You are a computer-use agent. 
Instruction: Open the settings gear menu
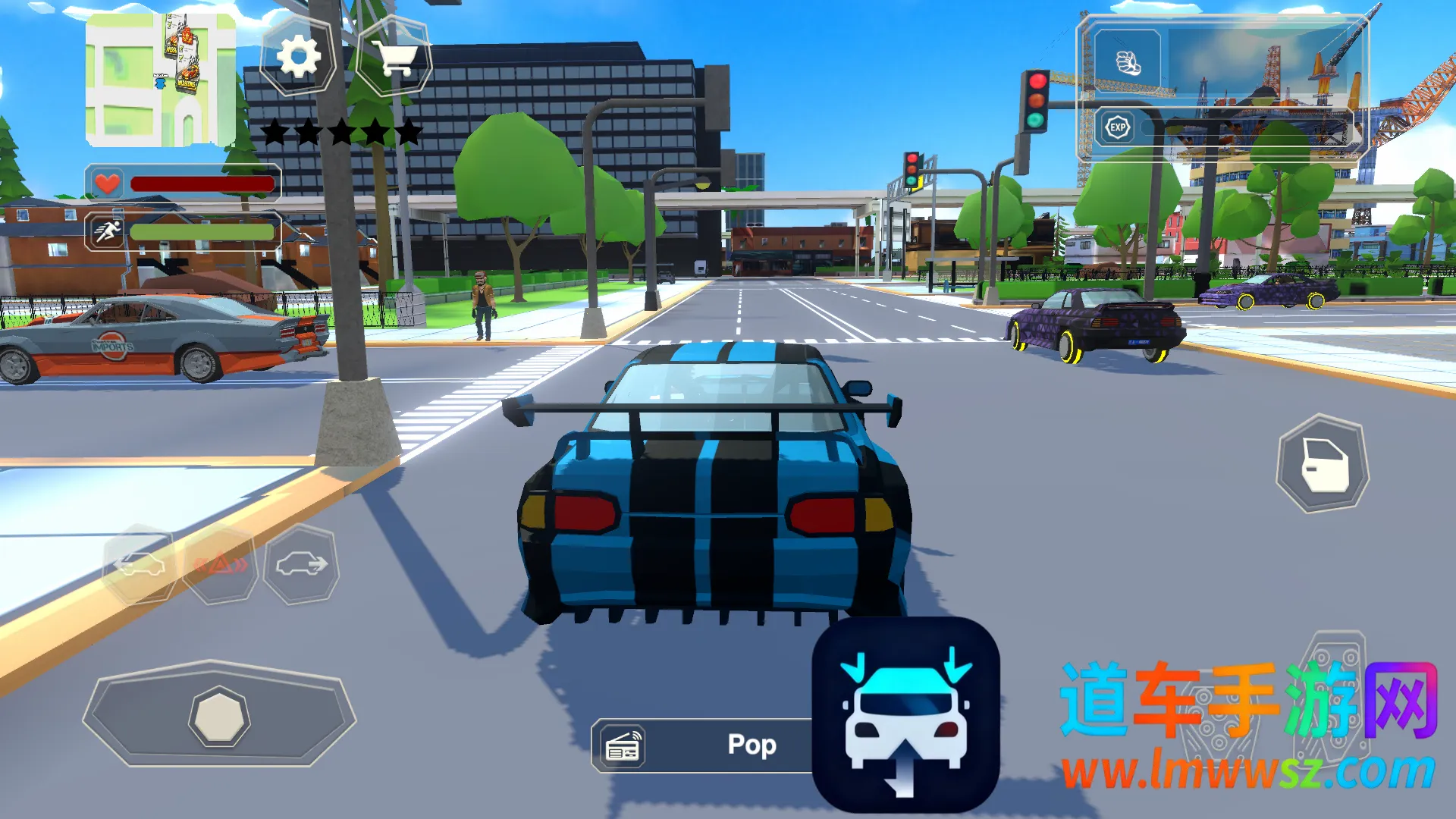point(298,57)
